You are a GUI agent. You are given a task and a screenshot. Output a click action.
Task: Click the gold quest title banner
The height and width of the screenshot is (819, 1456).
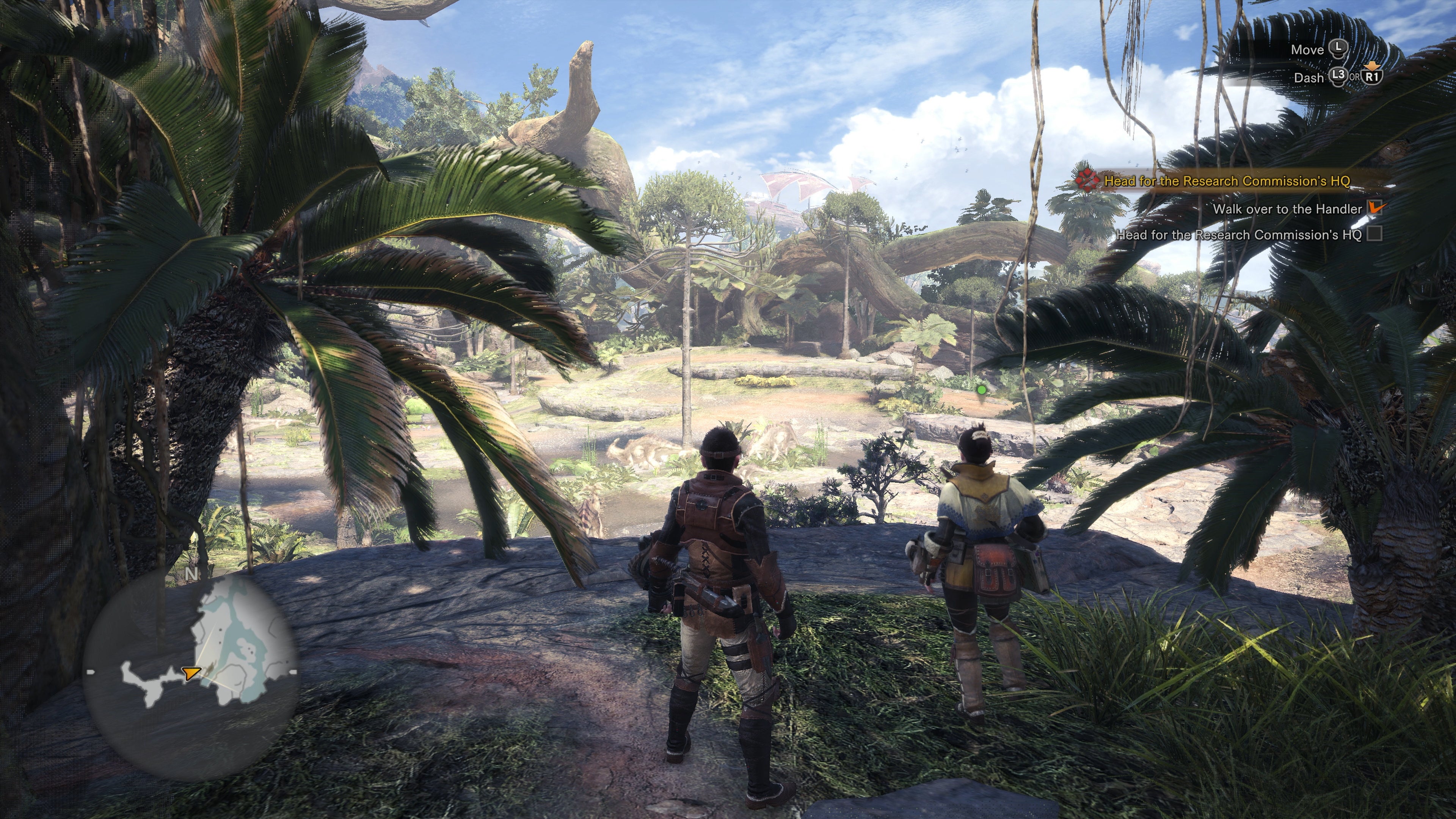point(1227,182)
